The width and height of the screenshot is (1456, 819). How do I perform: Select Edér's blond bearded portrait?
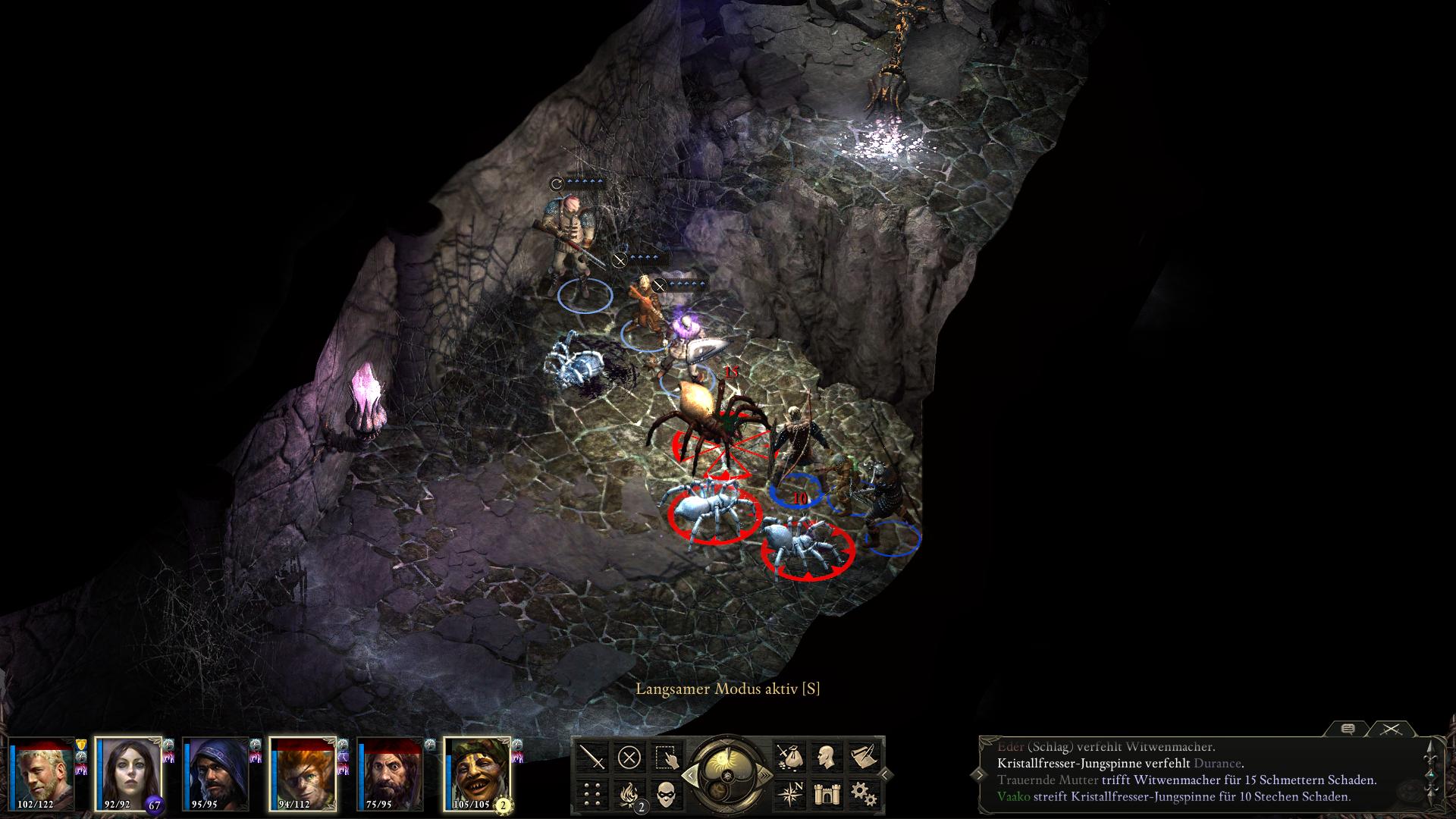(42, 772)
